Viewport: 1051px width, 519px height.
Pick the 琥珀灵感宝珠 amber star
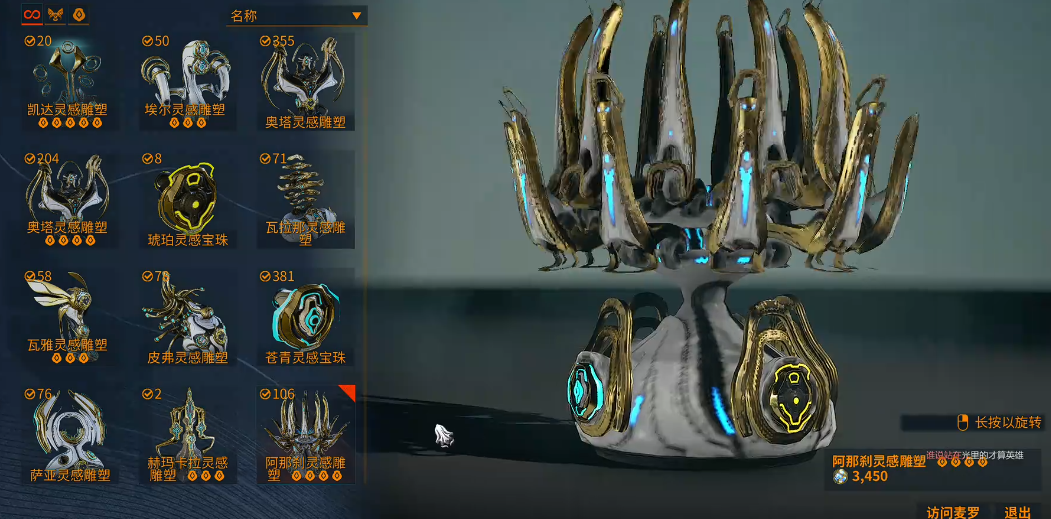(x=187, y=199)
